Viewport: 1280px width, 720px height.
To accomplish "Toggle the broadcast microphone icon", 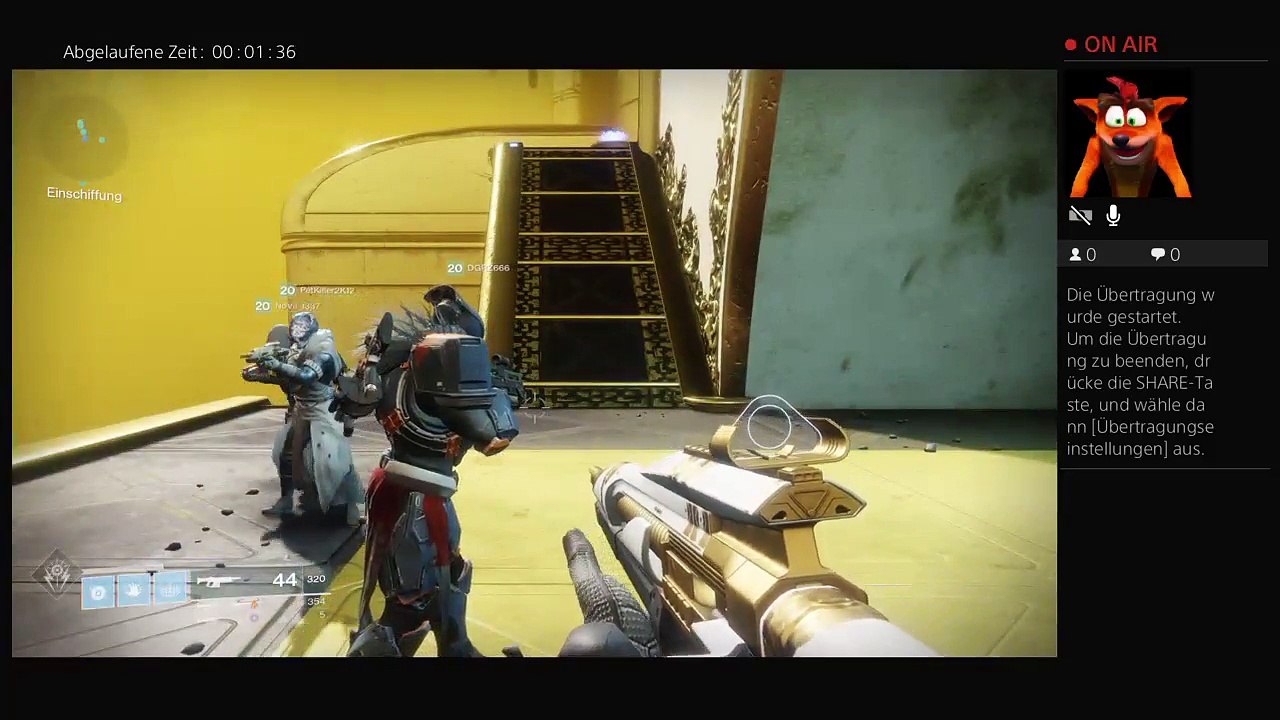I will (1113, 215).
